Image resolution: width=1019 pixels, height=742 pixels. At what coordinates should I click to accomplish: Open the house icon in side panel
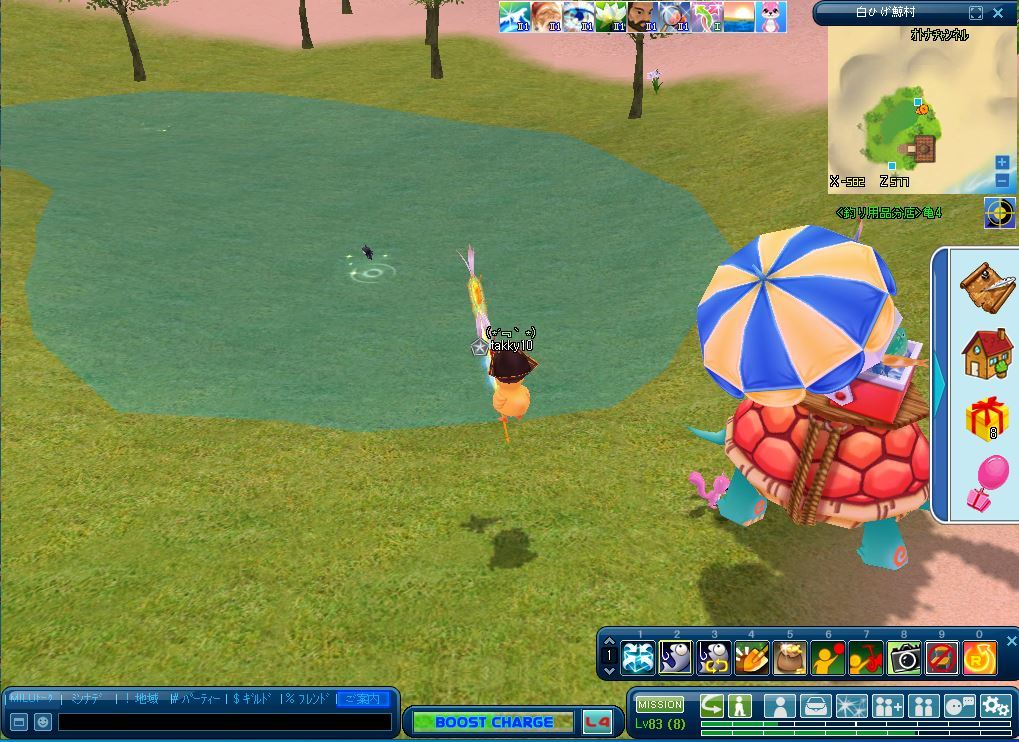coord(987,354)
